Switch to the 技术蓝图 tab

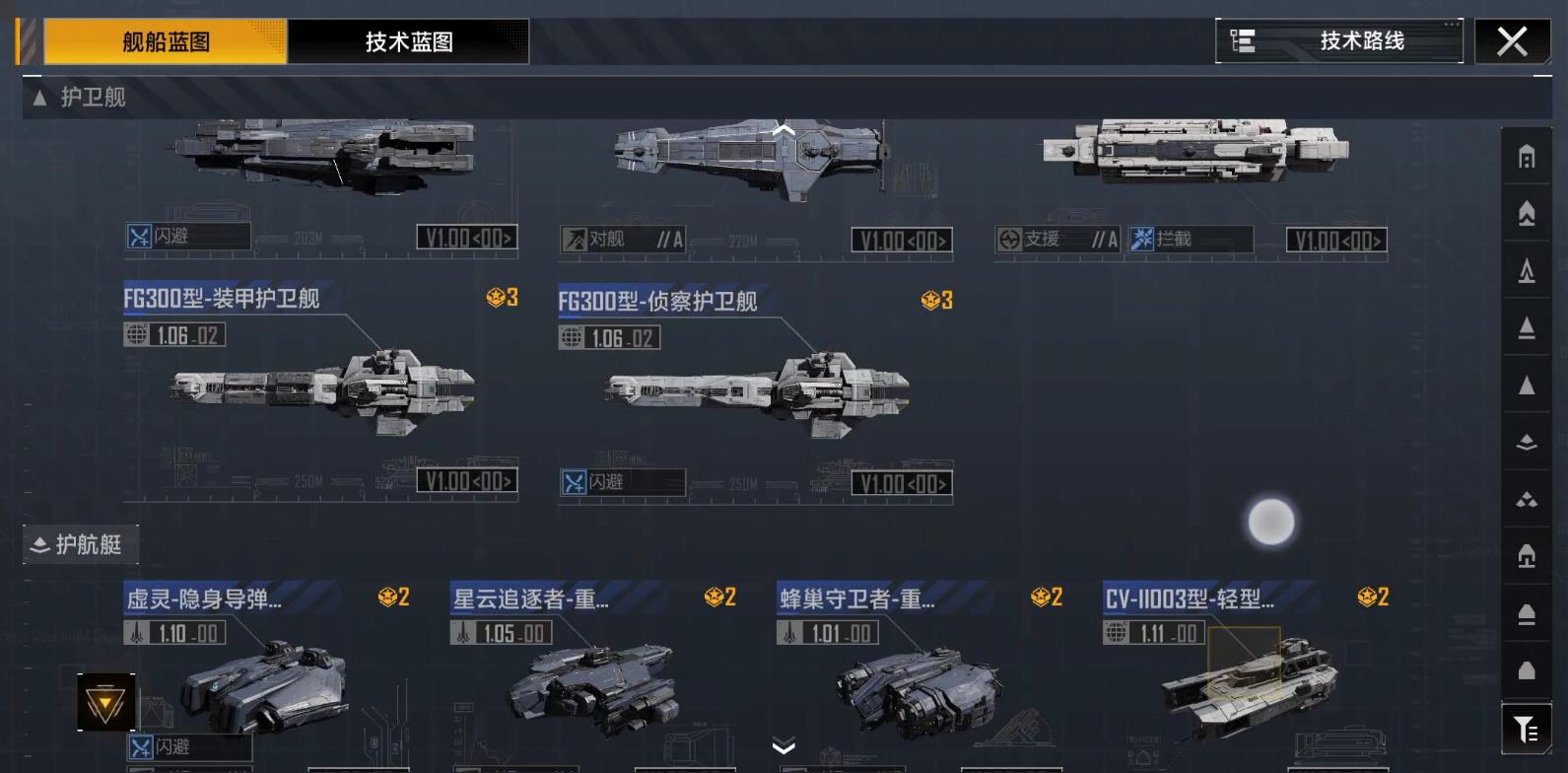tap(407, 42)
